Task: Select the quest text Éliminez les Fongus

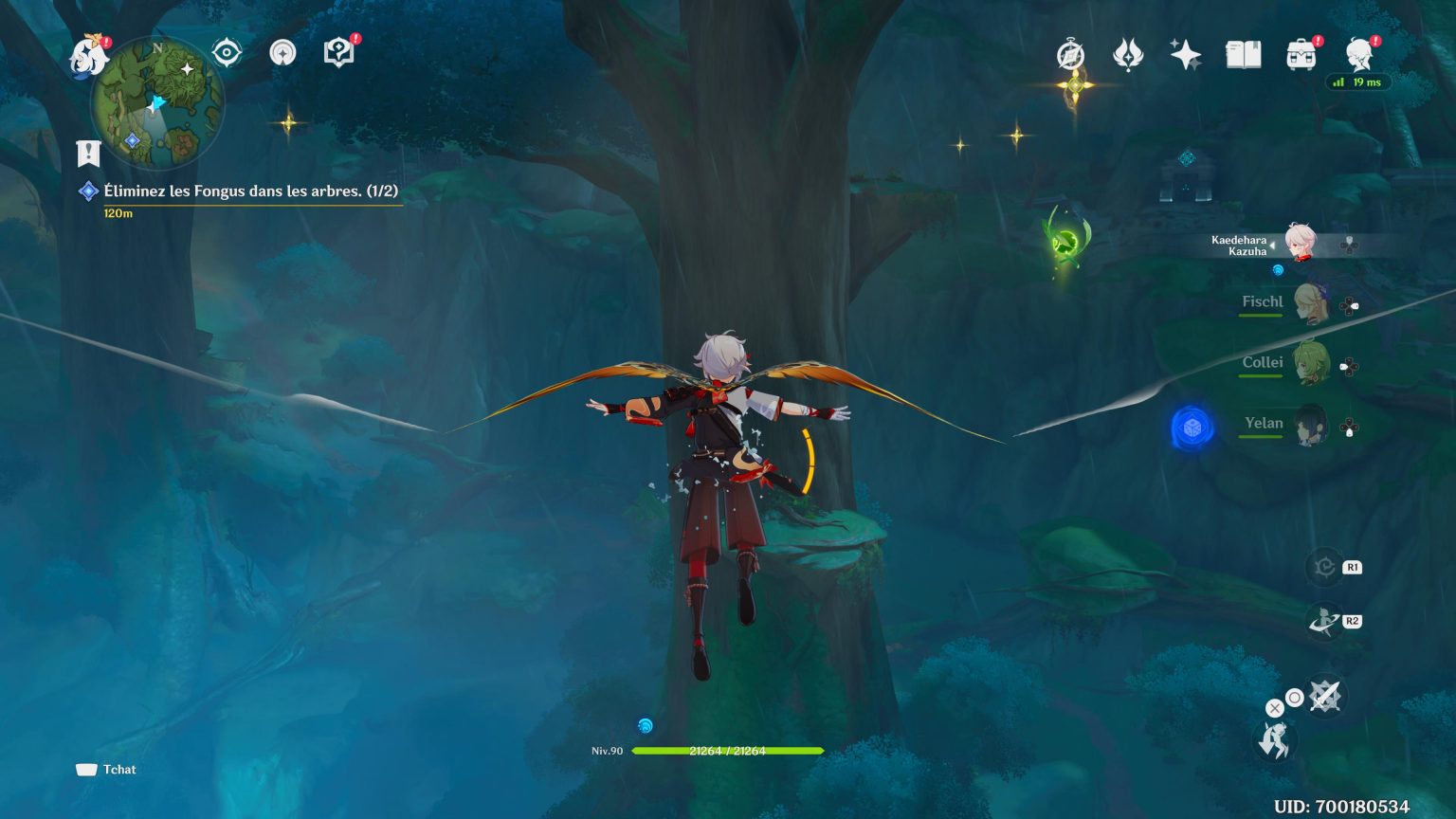Action: click(251, 189)
